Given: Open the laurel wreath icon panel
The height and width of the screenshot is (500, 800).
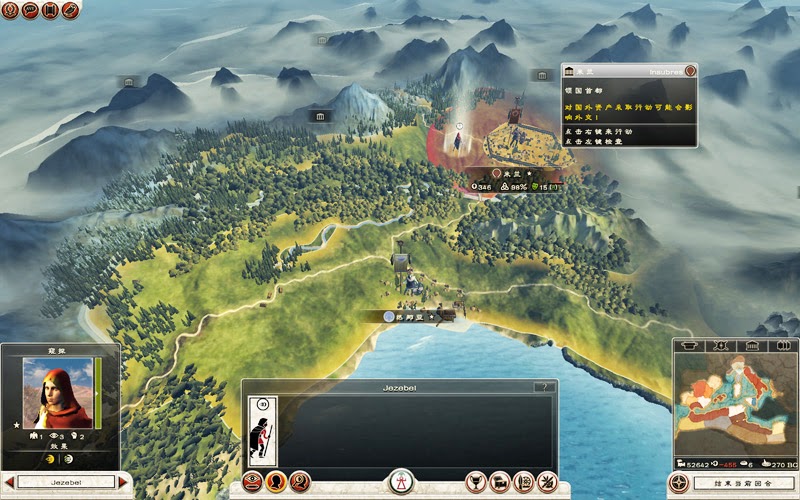Looking at the screenshot, I should (x=522, y=481).
